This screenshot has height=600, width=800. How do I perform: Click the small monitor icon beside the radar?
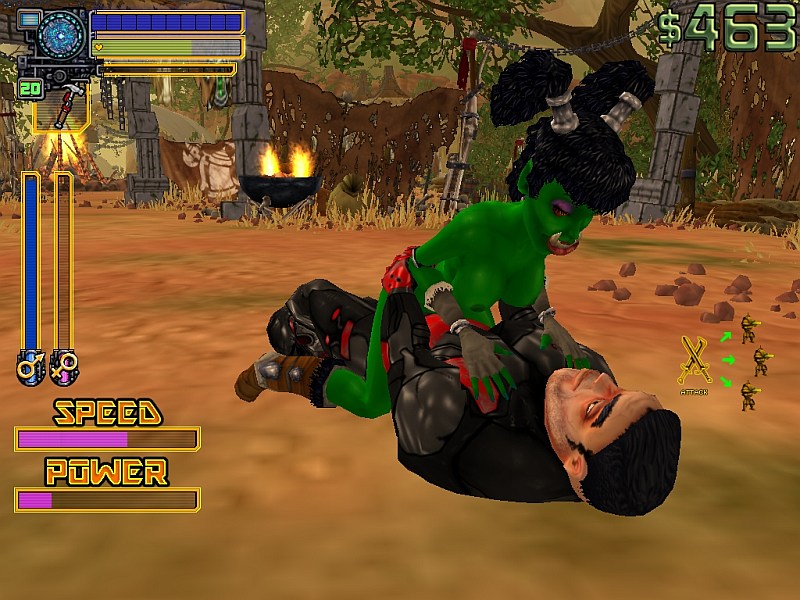click(x=29, y=19)
